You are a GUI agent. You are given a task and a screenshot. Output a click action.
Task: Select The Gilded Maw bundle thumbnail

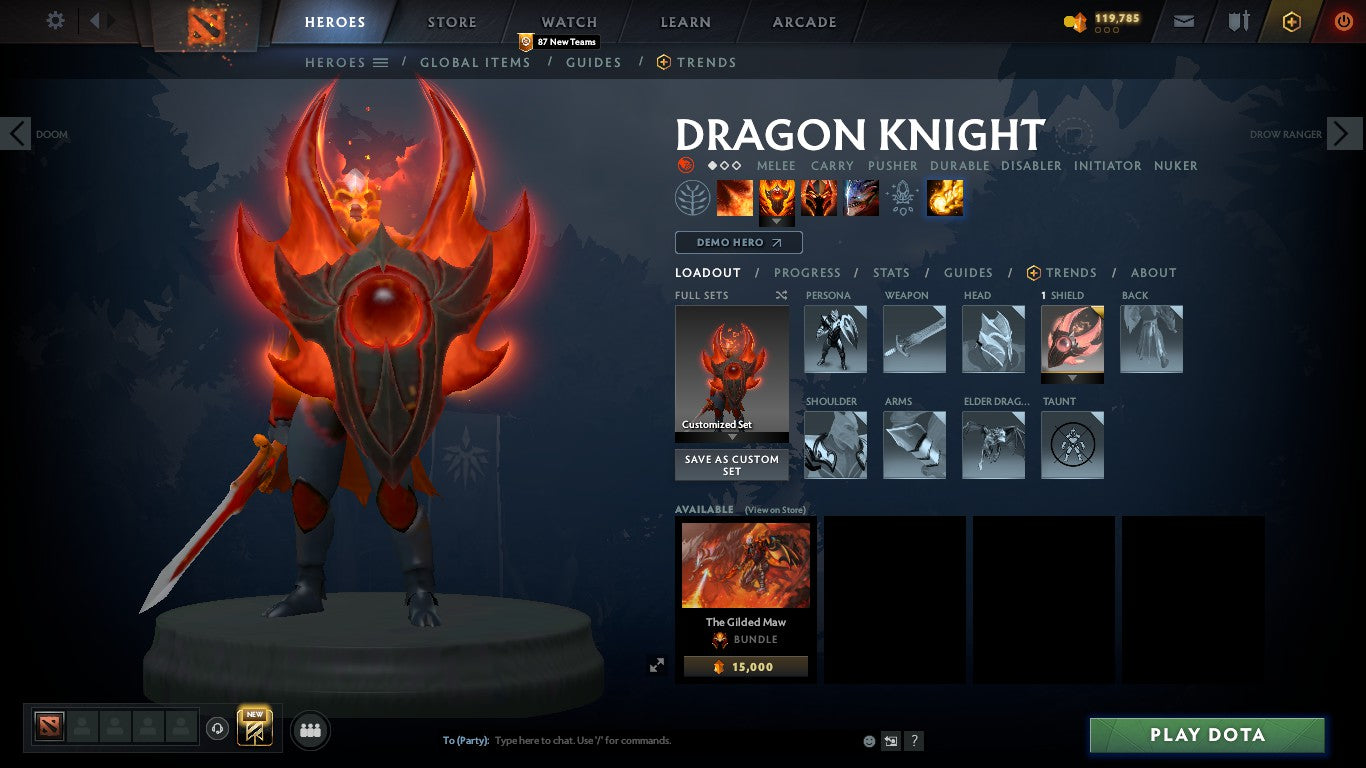pyautogui.click(x=745, y=565)
